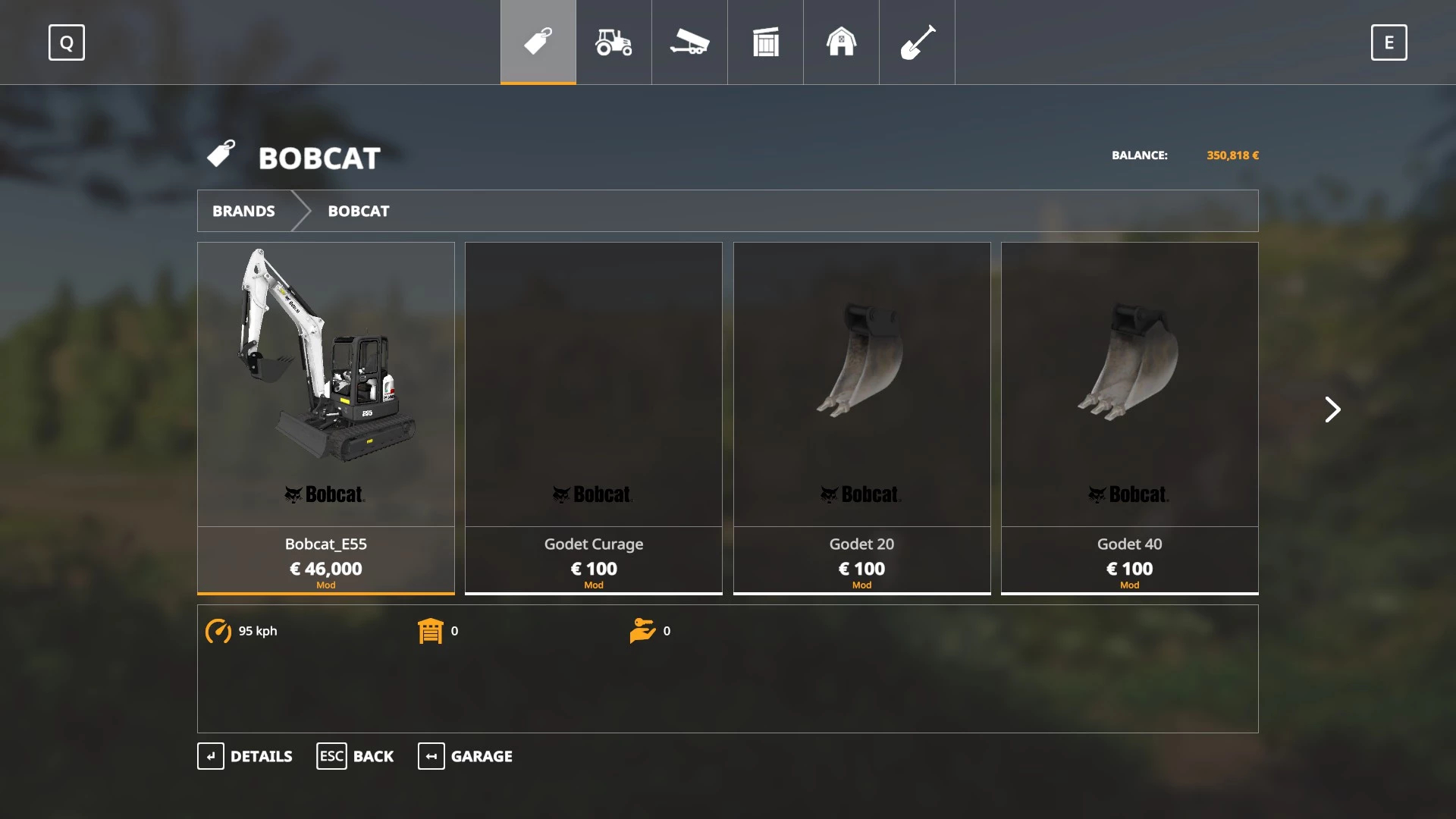
Task: Show next page with right arrow
Action: [x=1332, y=409]
